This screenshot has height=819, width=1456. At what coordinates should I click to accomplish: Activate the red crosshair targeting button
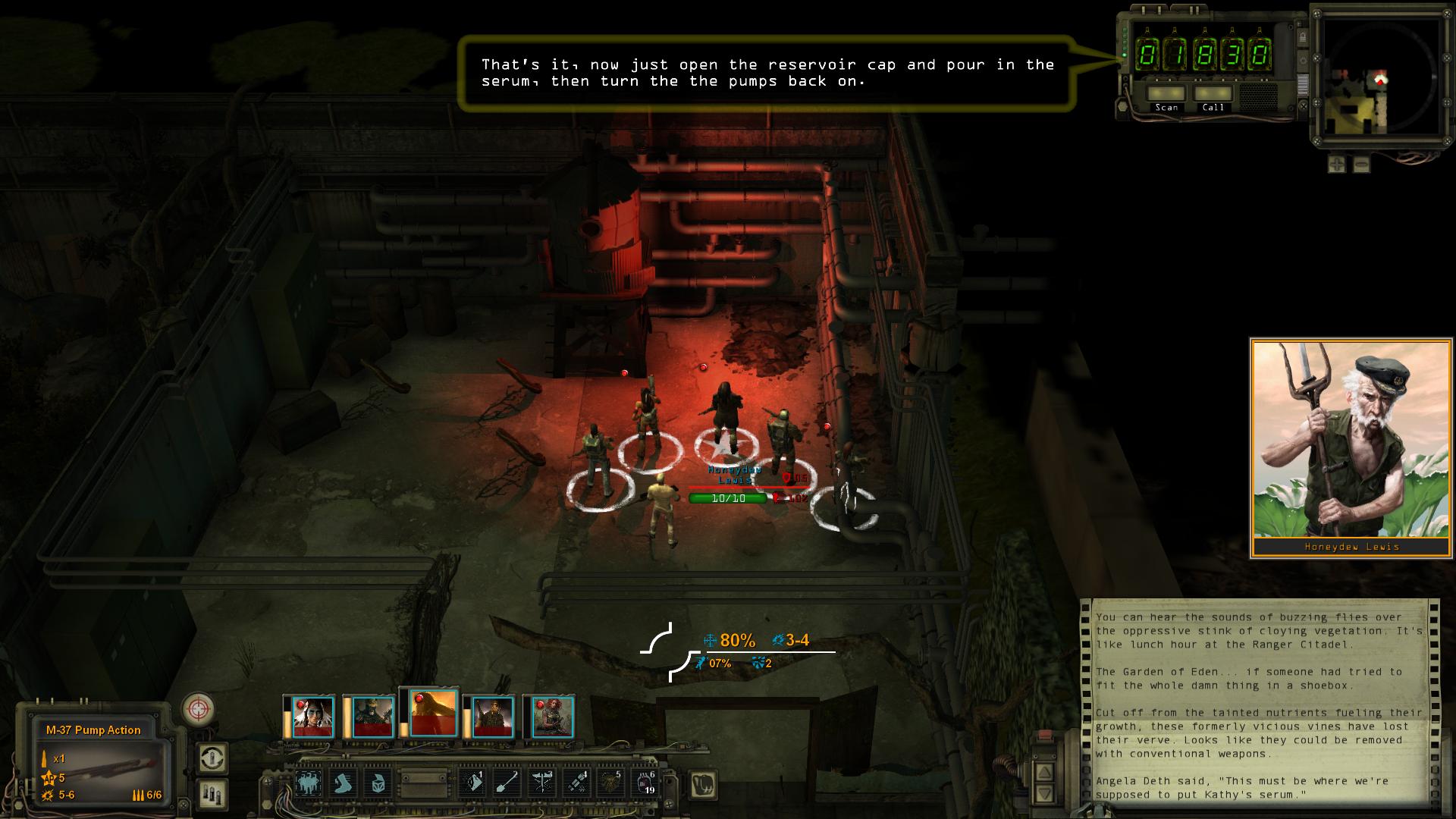198,710
